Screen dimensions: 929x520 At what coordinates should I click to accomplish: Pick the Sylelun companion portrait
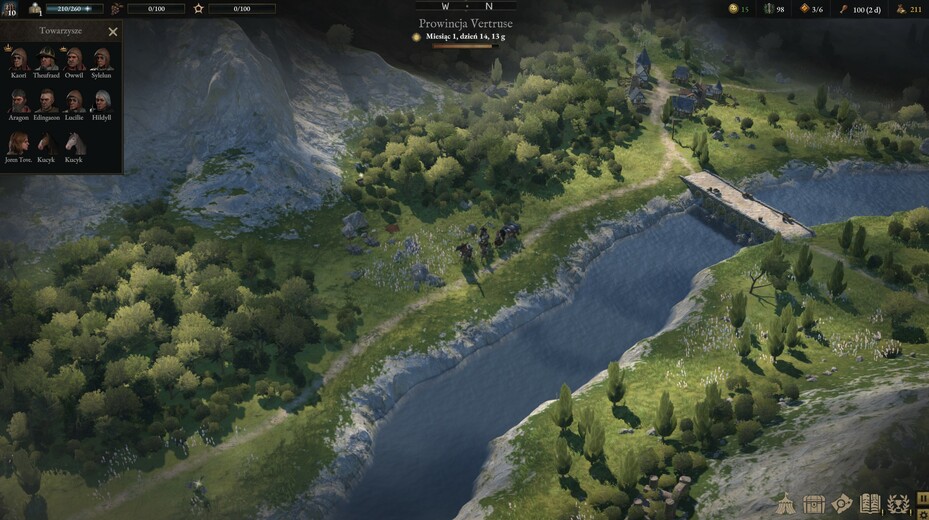(x=102, y=59)
